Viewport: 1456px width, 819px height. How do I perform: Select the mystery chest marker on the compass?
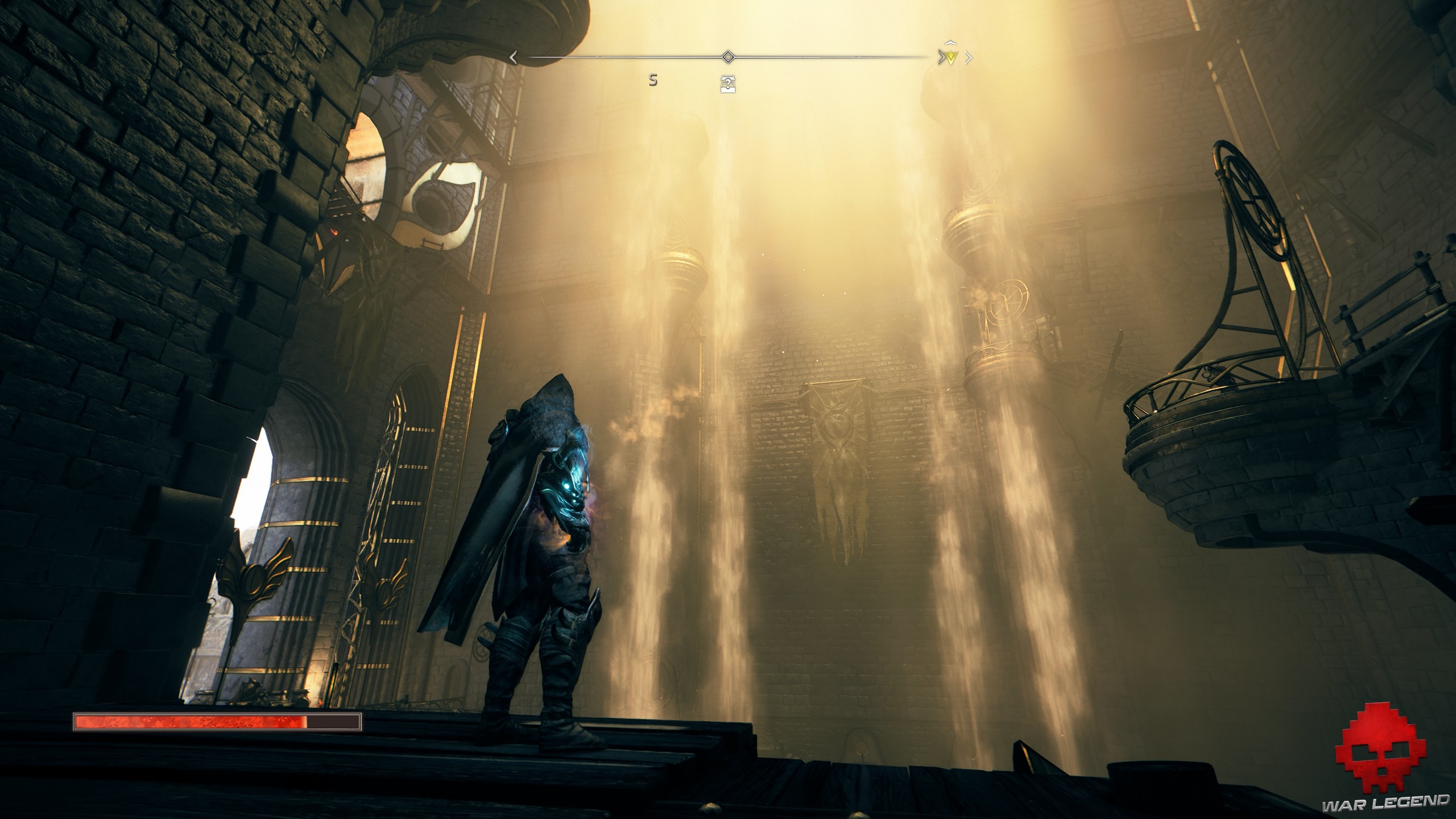pos(727,84)
